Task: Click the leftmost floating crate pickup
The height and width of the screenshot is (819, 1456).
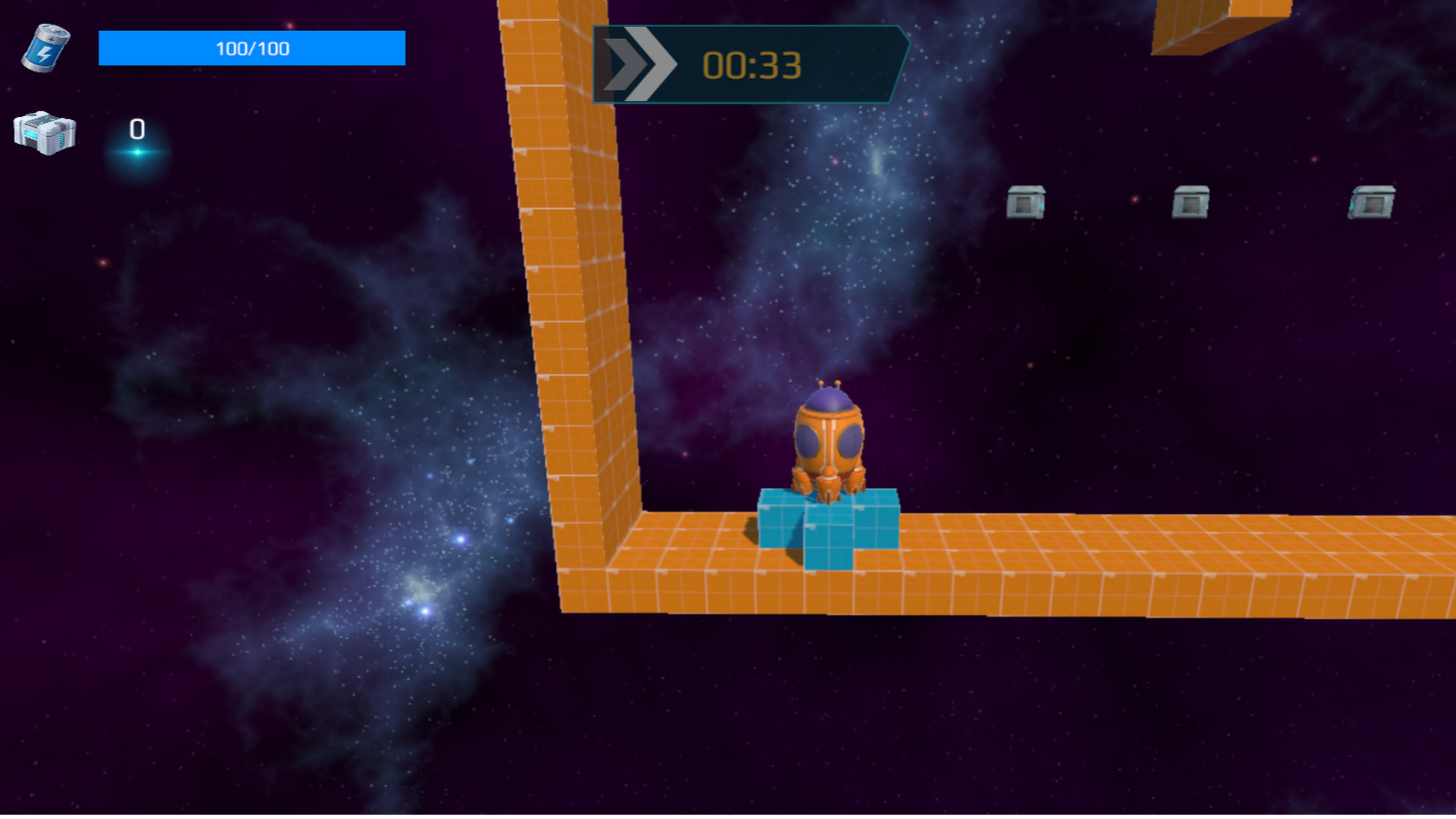Action: (1025, 204)
